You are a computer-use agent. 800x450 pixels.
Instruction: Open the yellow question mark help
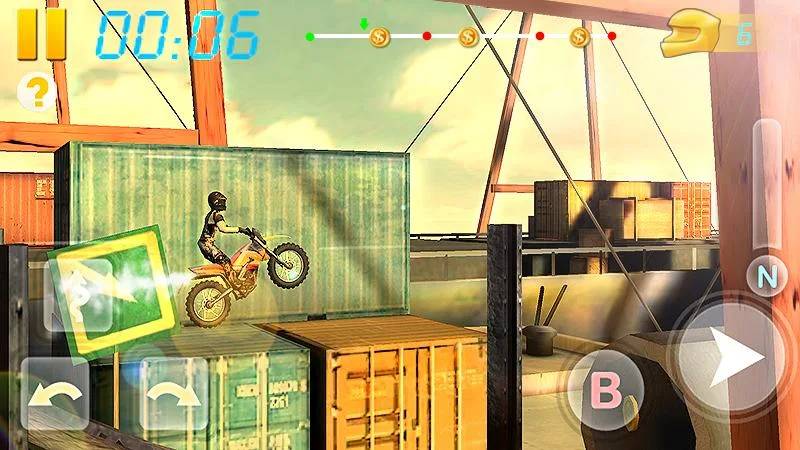click(x=36, y=92)
